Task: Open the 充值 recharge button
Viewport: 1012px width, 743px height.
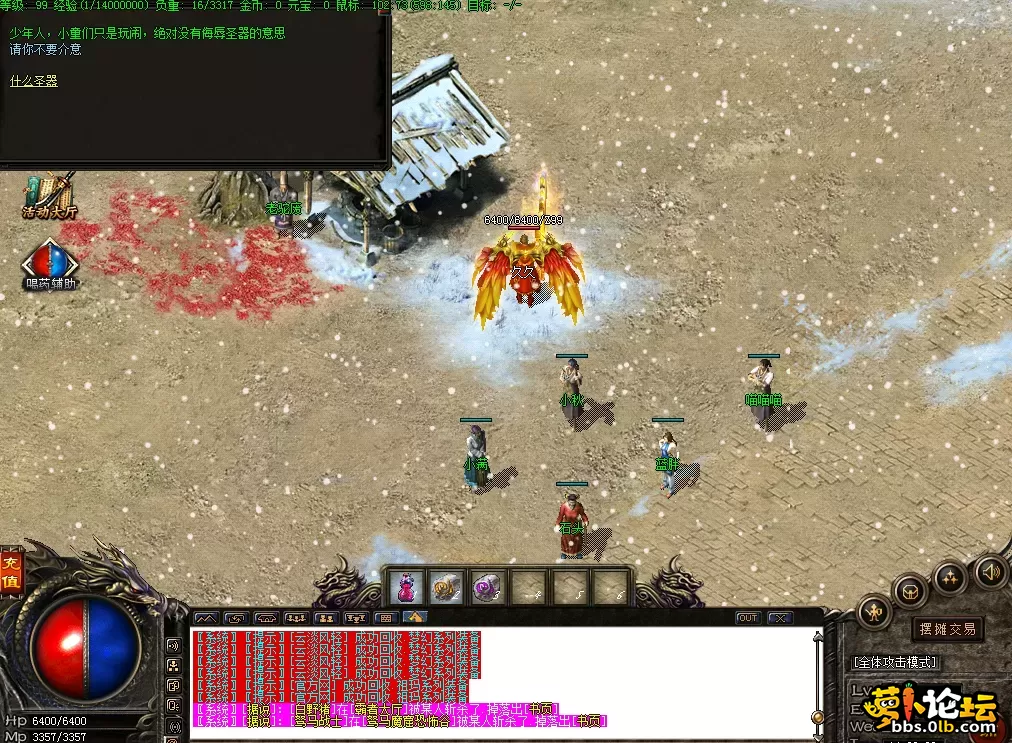Action: [10, 571]
